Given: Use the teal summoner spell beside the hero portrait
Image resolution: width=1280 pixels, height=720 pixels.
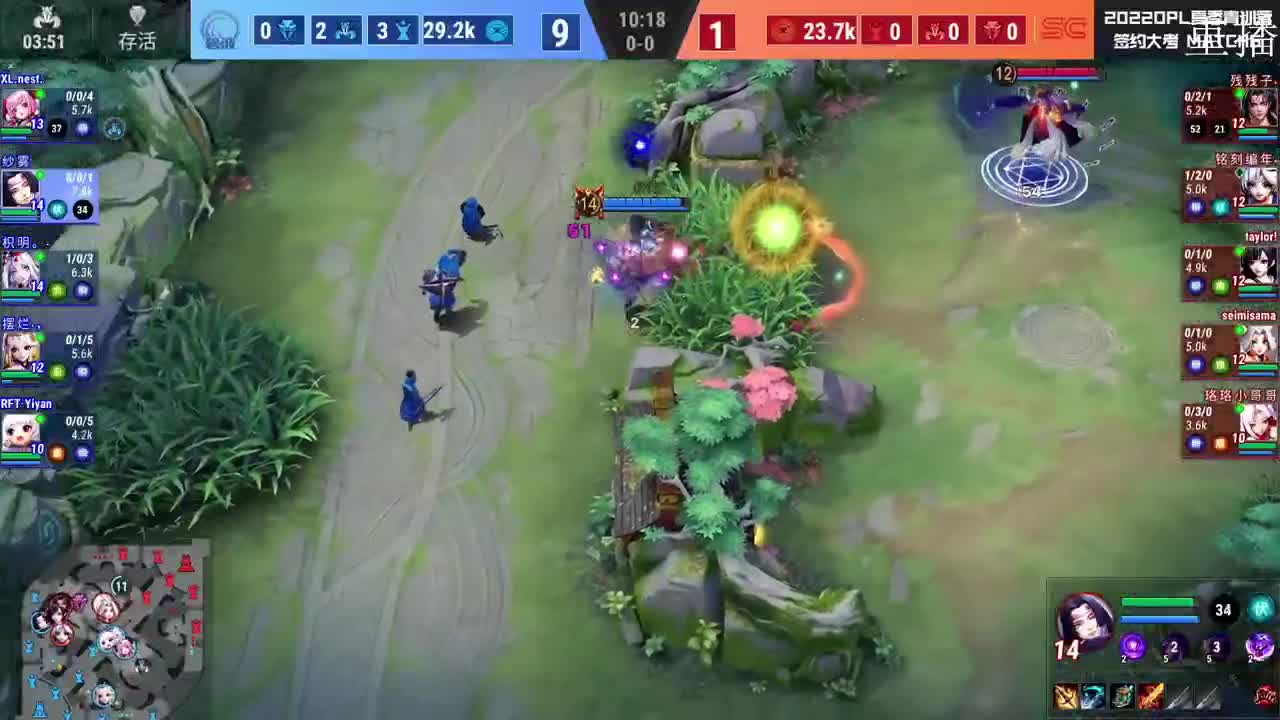Looking at the screenshot, I should pos(1262,609).
